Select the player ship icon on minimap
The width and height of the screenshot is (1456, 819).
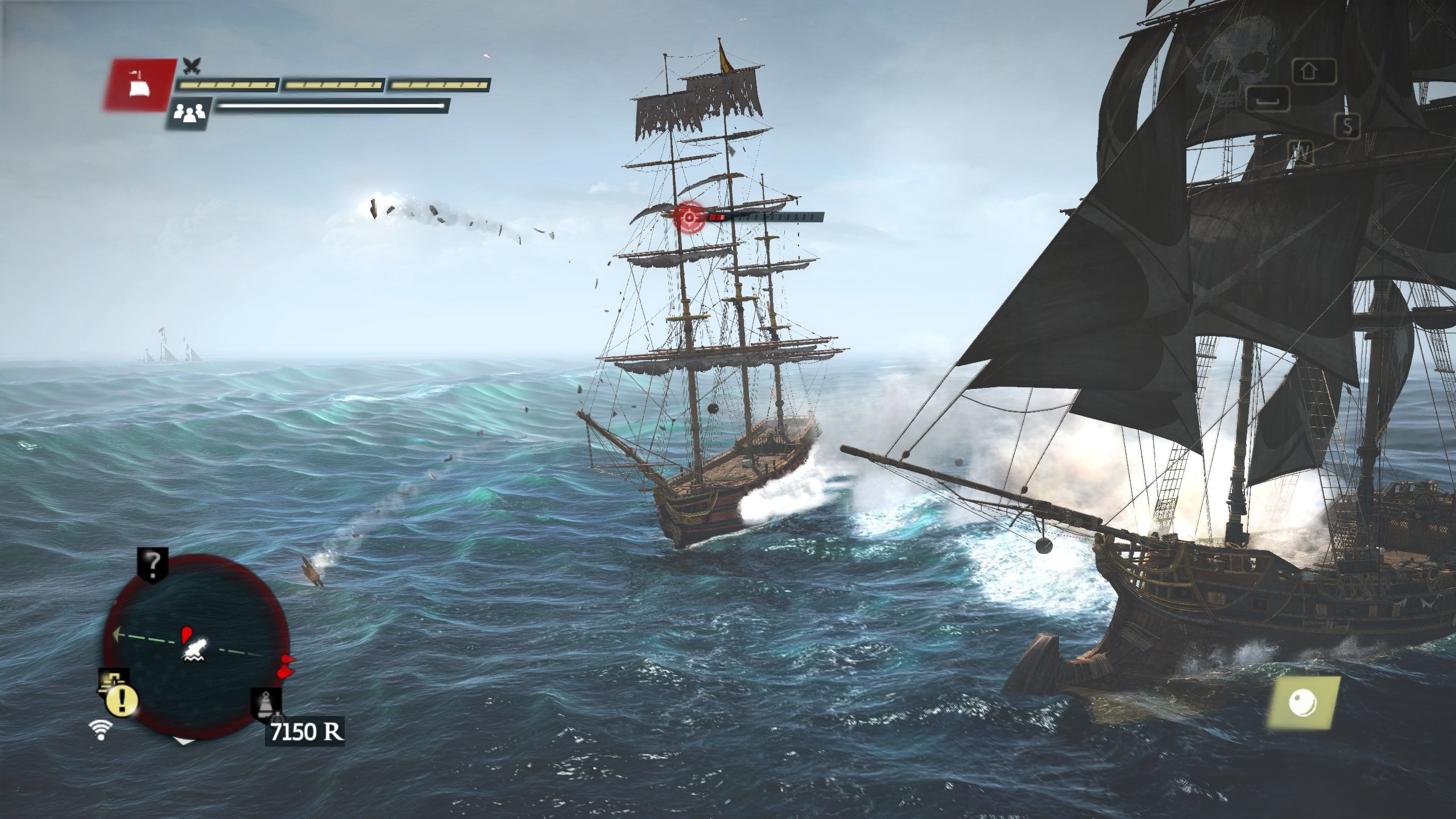195,650
